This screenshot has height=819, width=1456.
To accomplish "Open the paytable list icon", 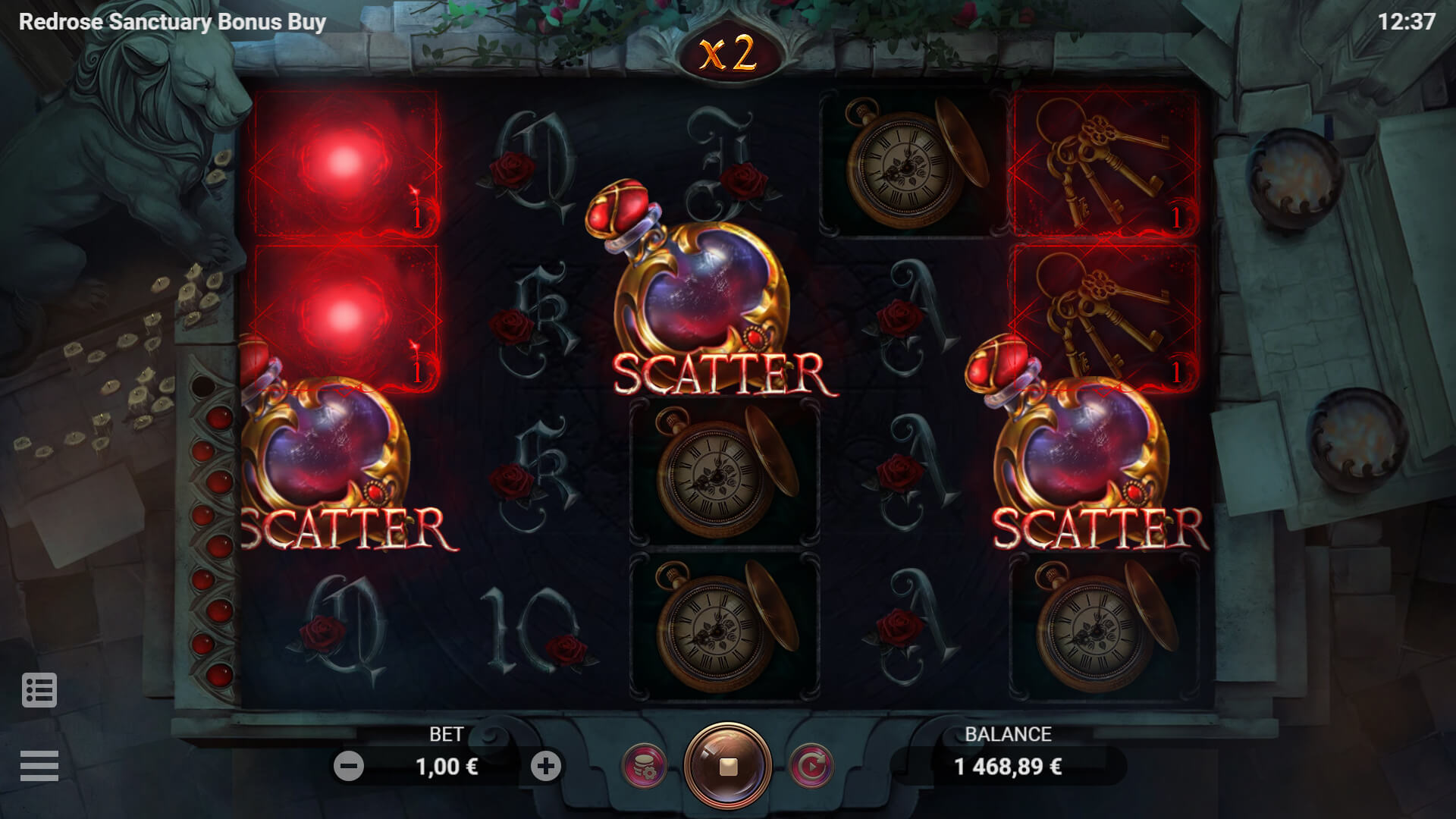I will coord(39,690).
